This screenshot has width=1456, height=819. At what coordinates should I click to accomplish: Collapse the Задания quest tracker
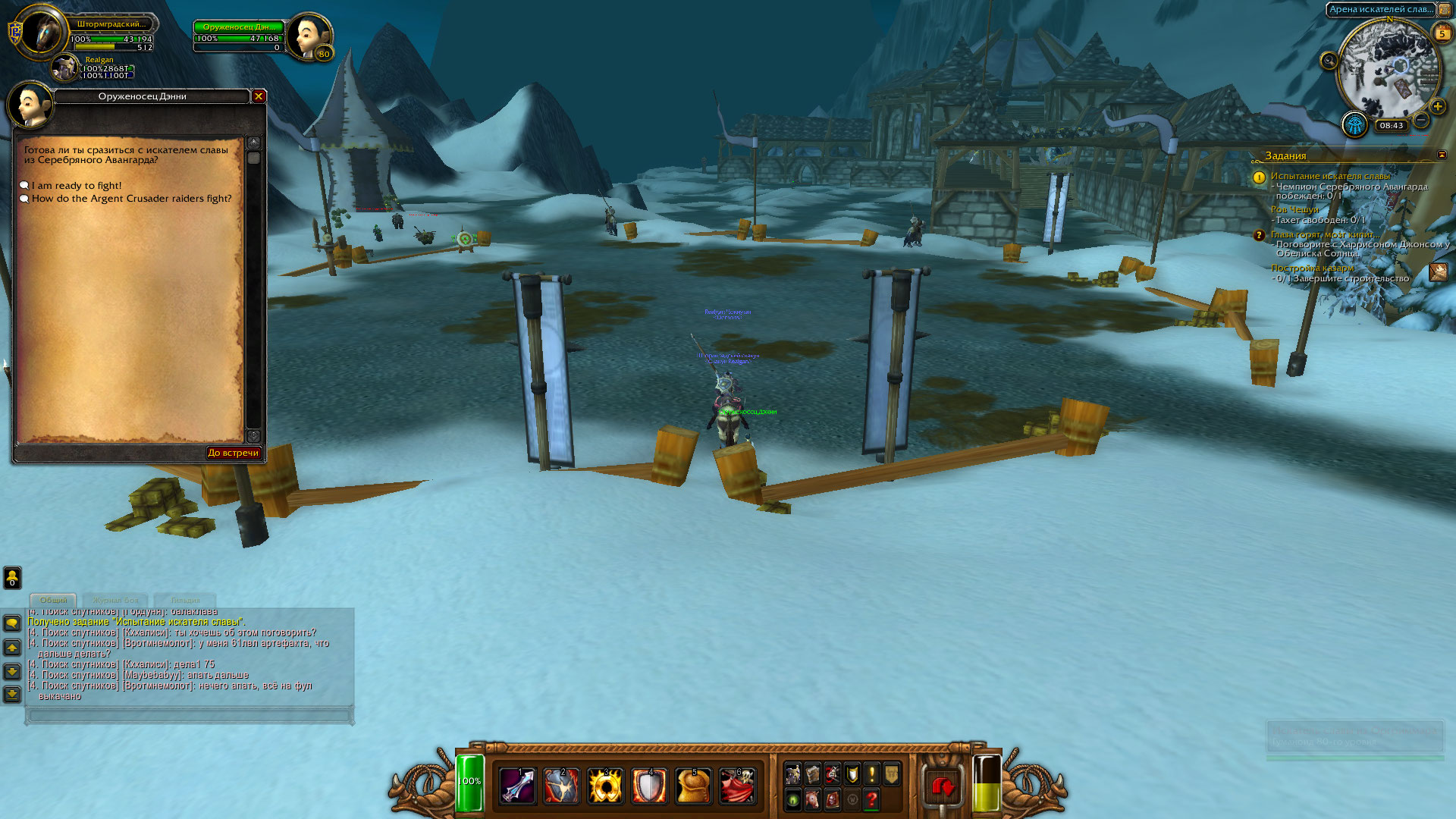[x=1442, y=155]
